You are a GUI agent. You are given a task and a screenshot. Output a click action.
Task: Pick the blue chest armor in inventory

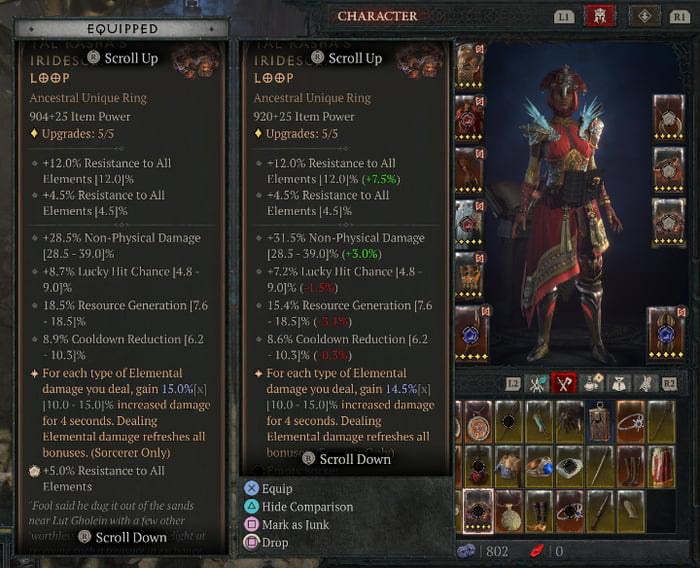[508, 466]
